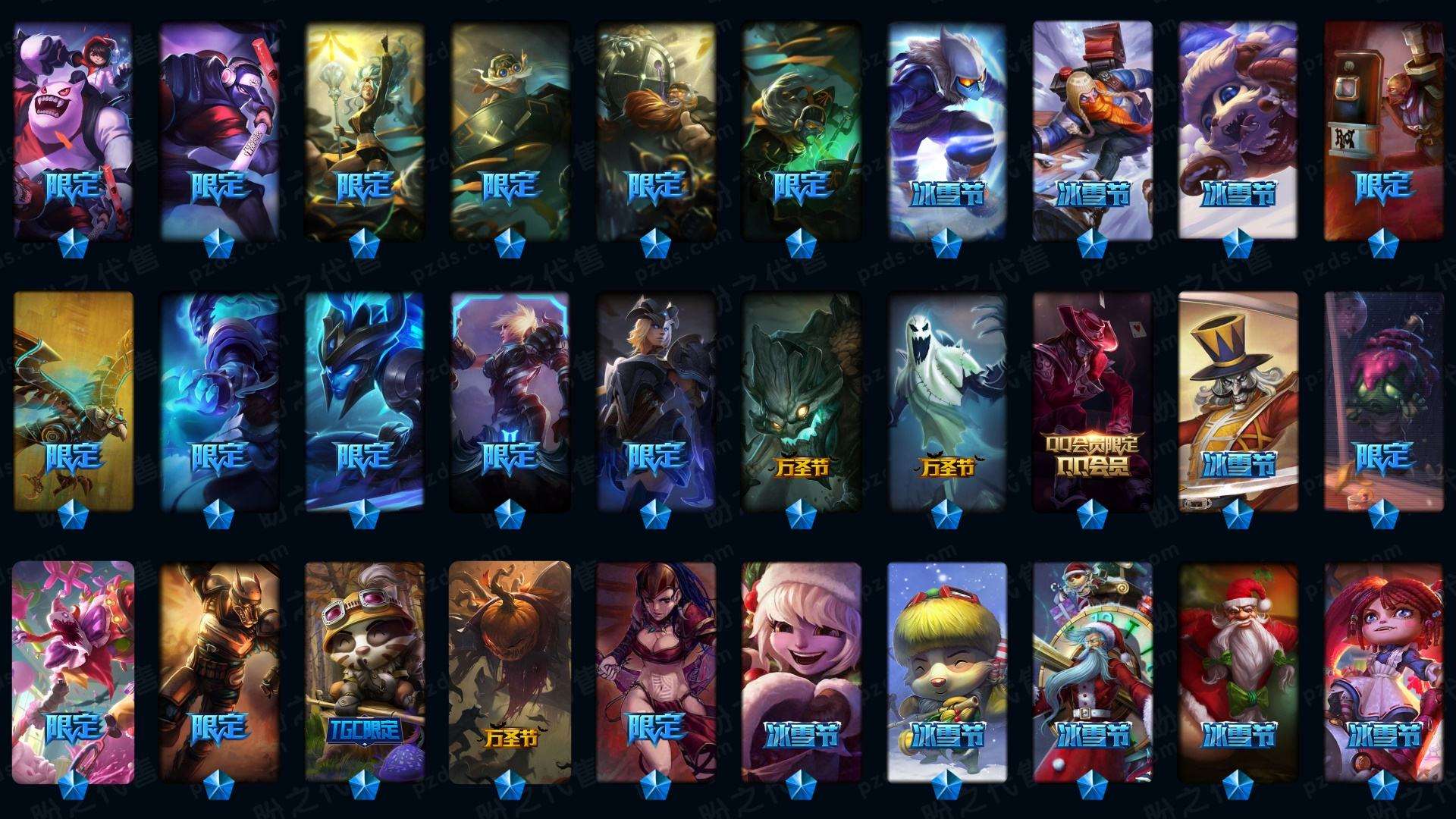The image size is (1456, 819).
Task: Pick the TGC限定 Teemo with goggles card
Action: 364,671
